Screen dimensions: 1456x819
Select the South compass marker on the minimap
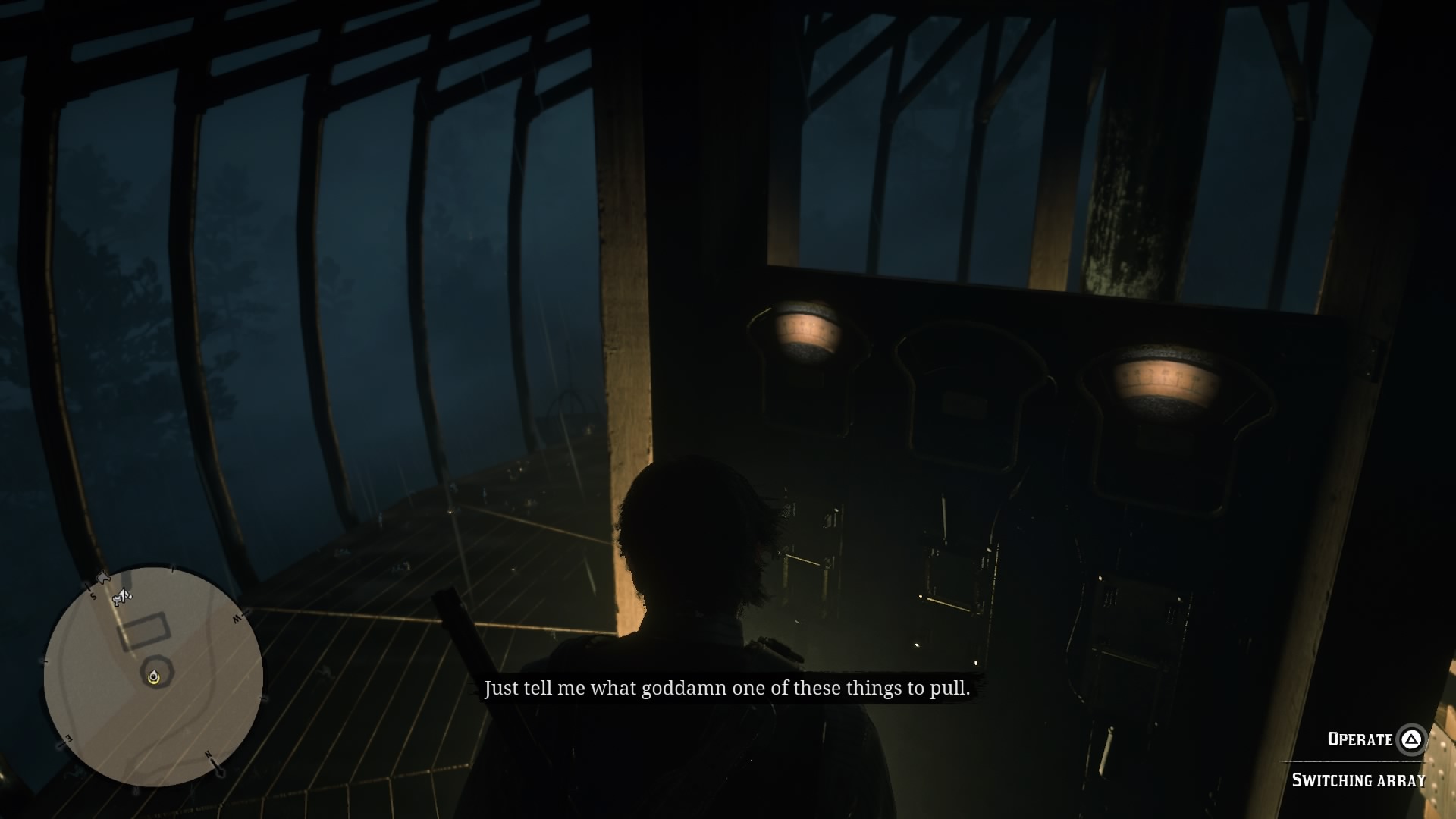pos(93,596)
